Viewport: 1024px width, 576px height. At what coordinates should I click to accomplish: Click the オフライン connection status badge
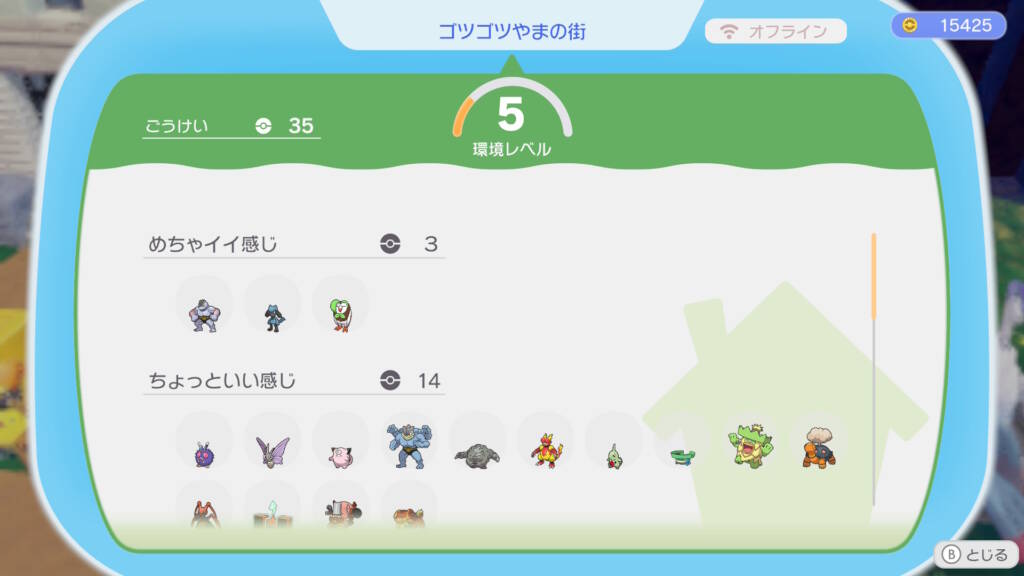(x=776, y=31)
